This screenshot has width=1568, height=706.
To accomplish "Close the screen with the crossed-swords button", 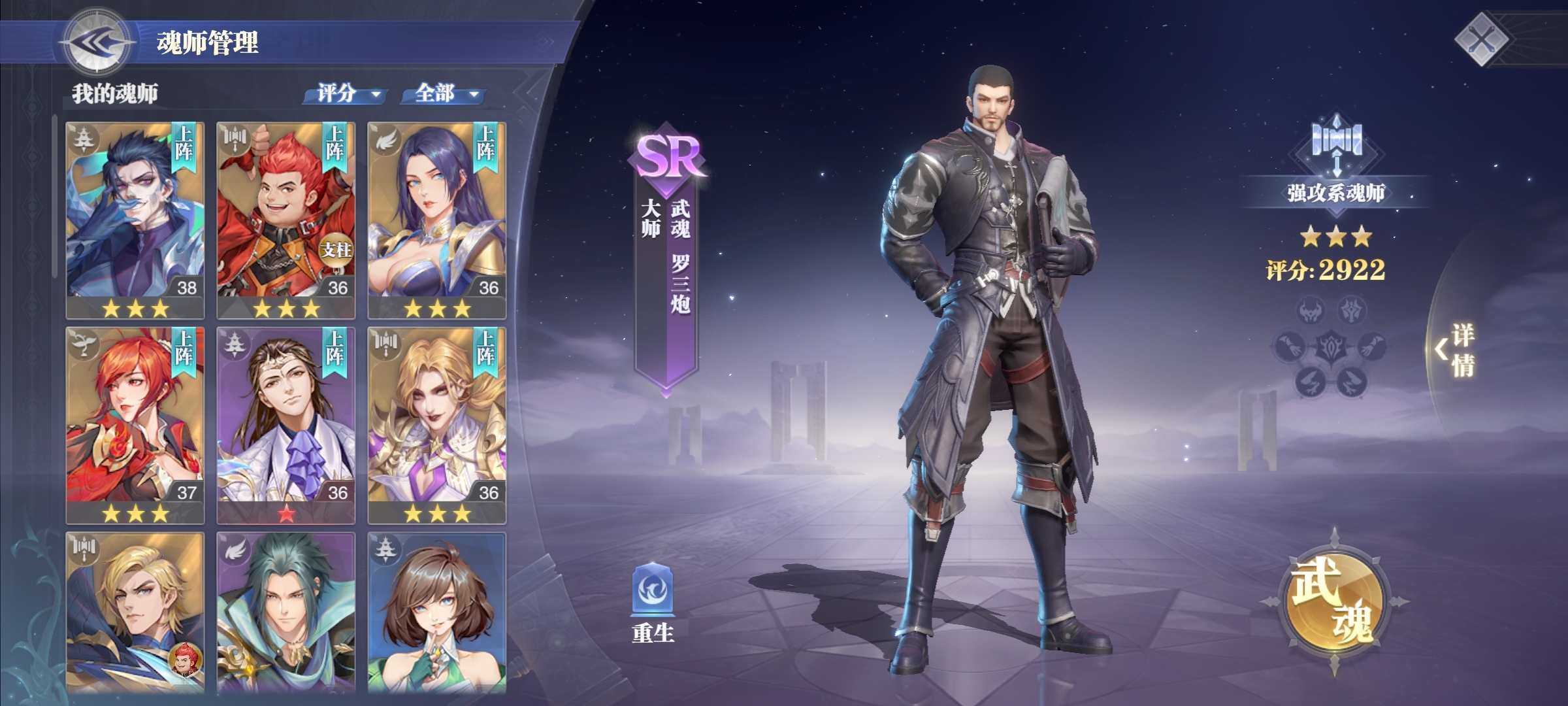I will click(x=1482, y=40).
